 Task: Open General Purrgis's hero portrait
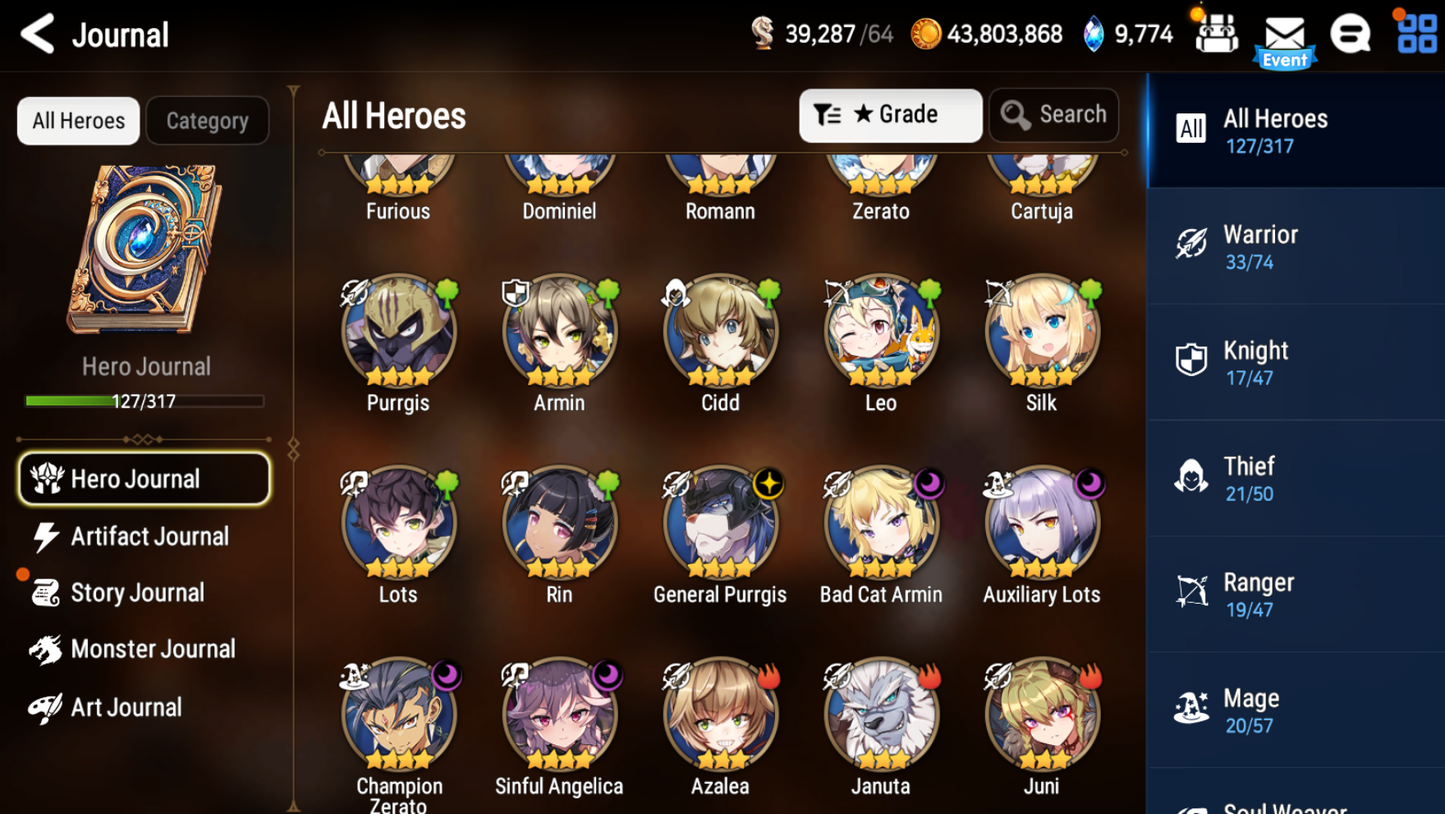[x=720, y=522]
